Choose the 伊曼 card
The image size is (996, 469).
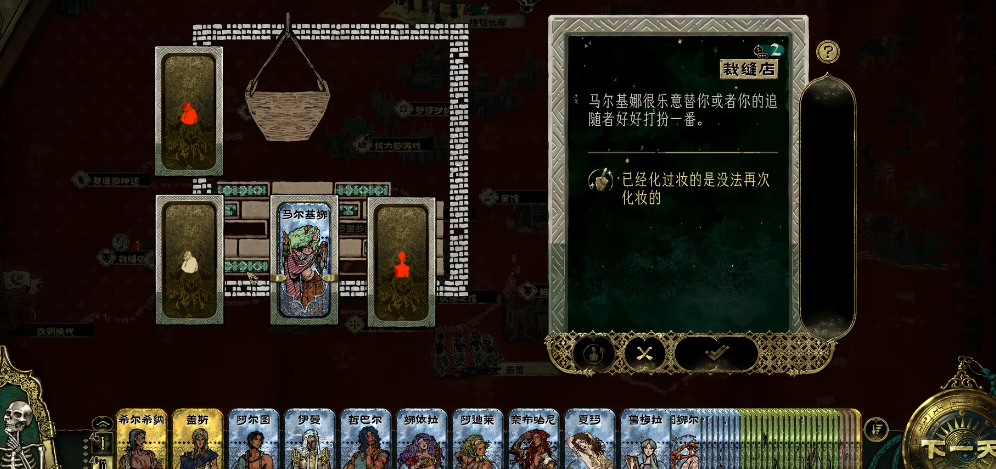tap(308, 440)
